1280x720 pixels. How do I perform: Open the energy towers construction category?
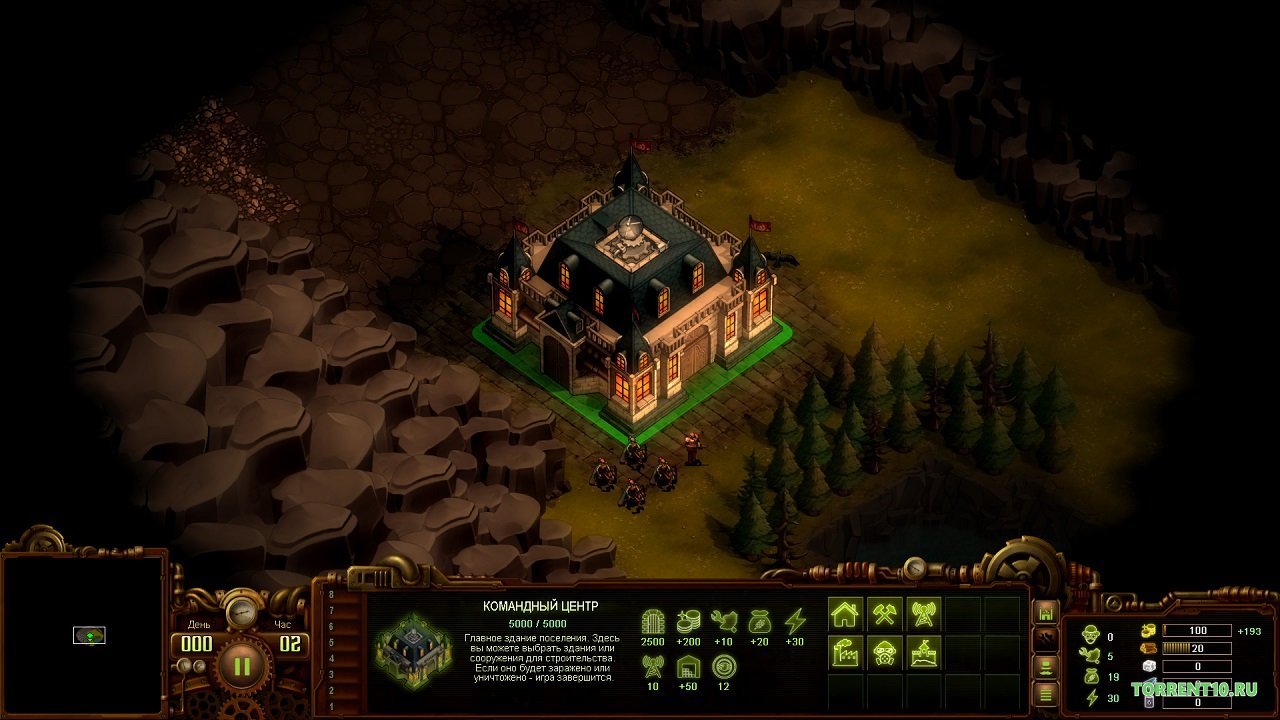tap(925, 614)
